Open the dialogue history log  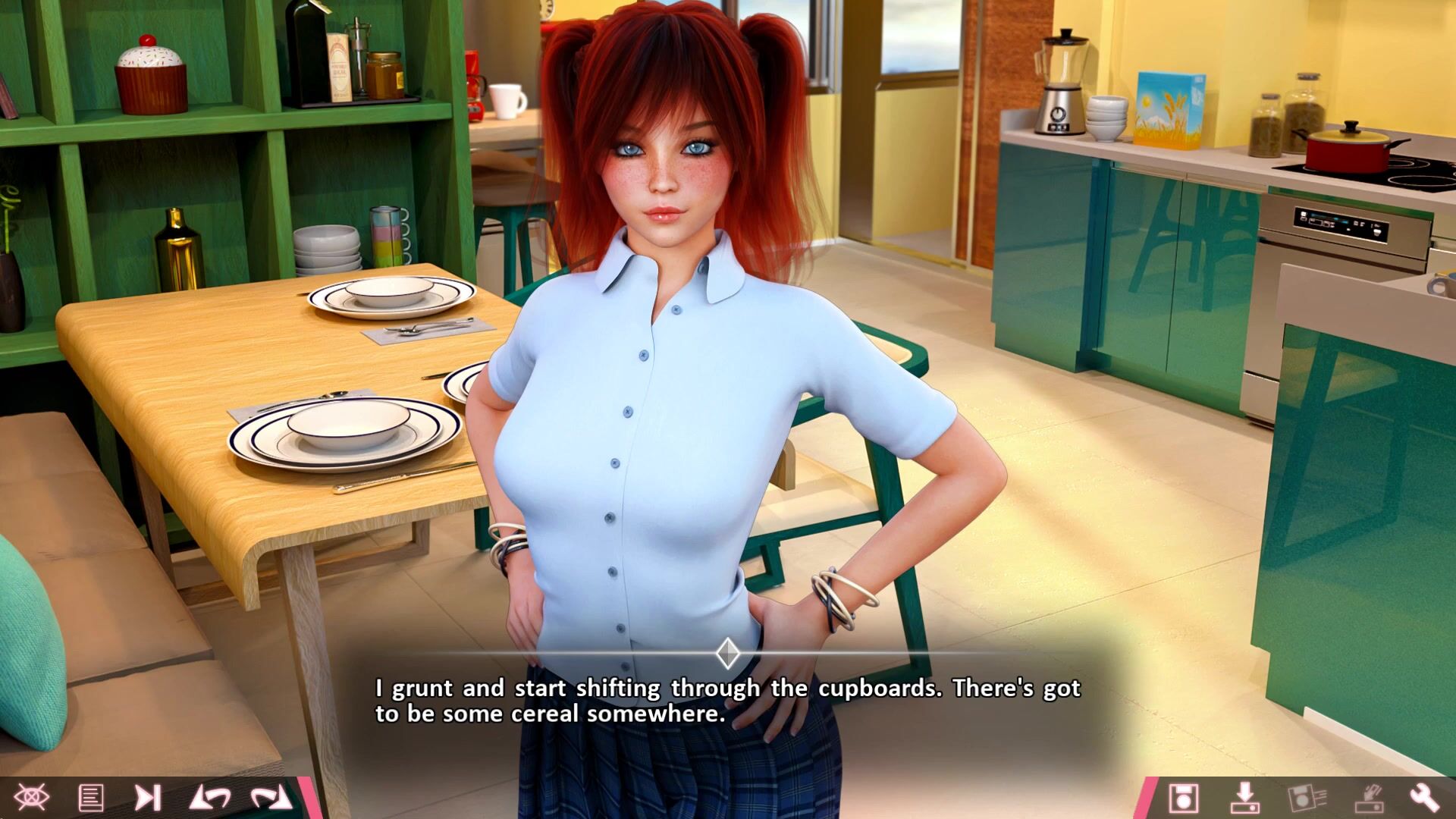[91, 797]
